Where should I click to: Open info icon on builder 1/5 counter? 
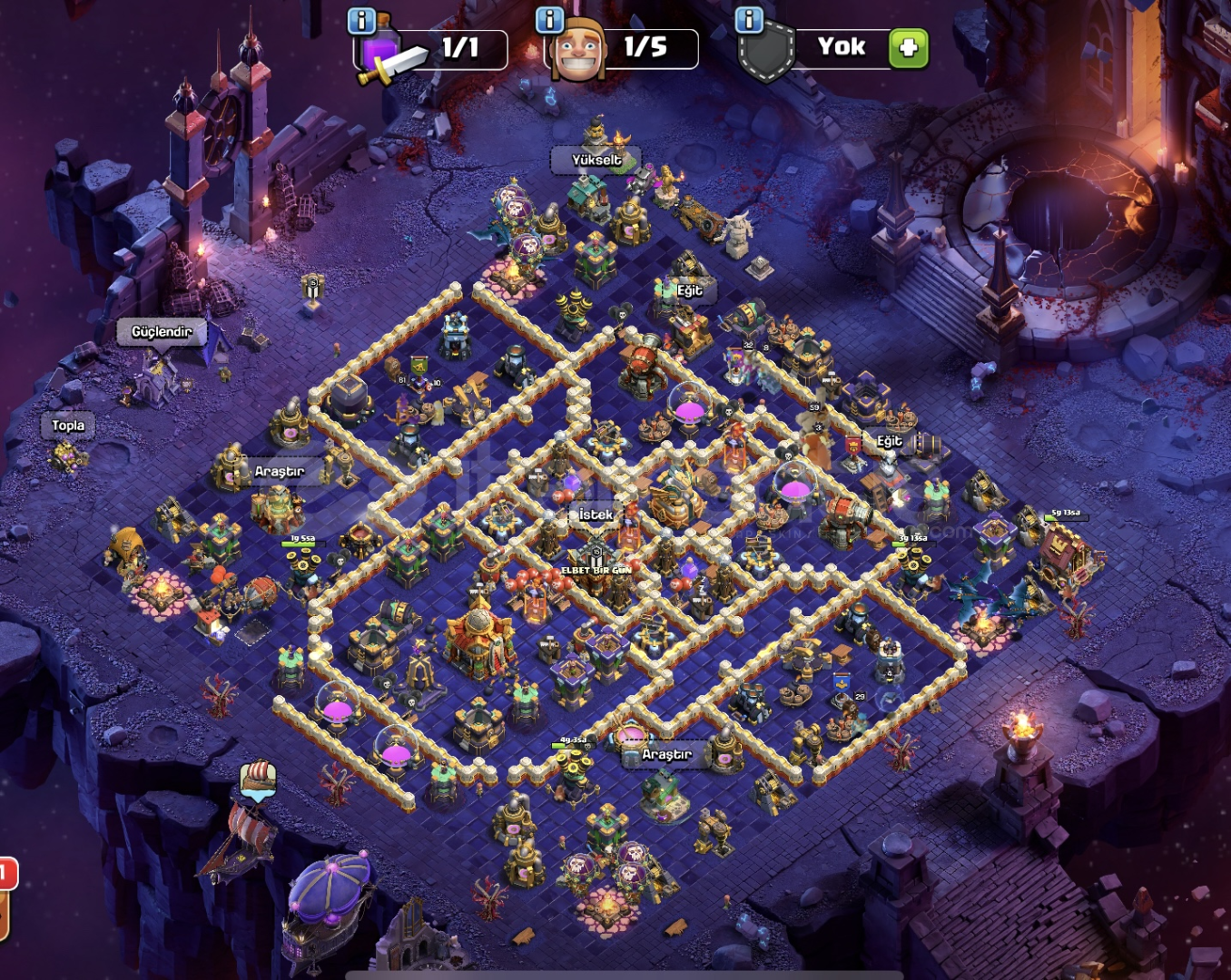(550, 20)
